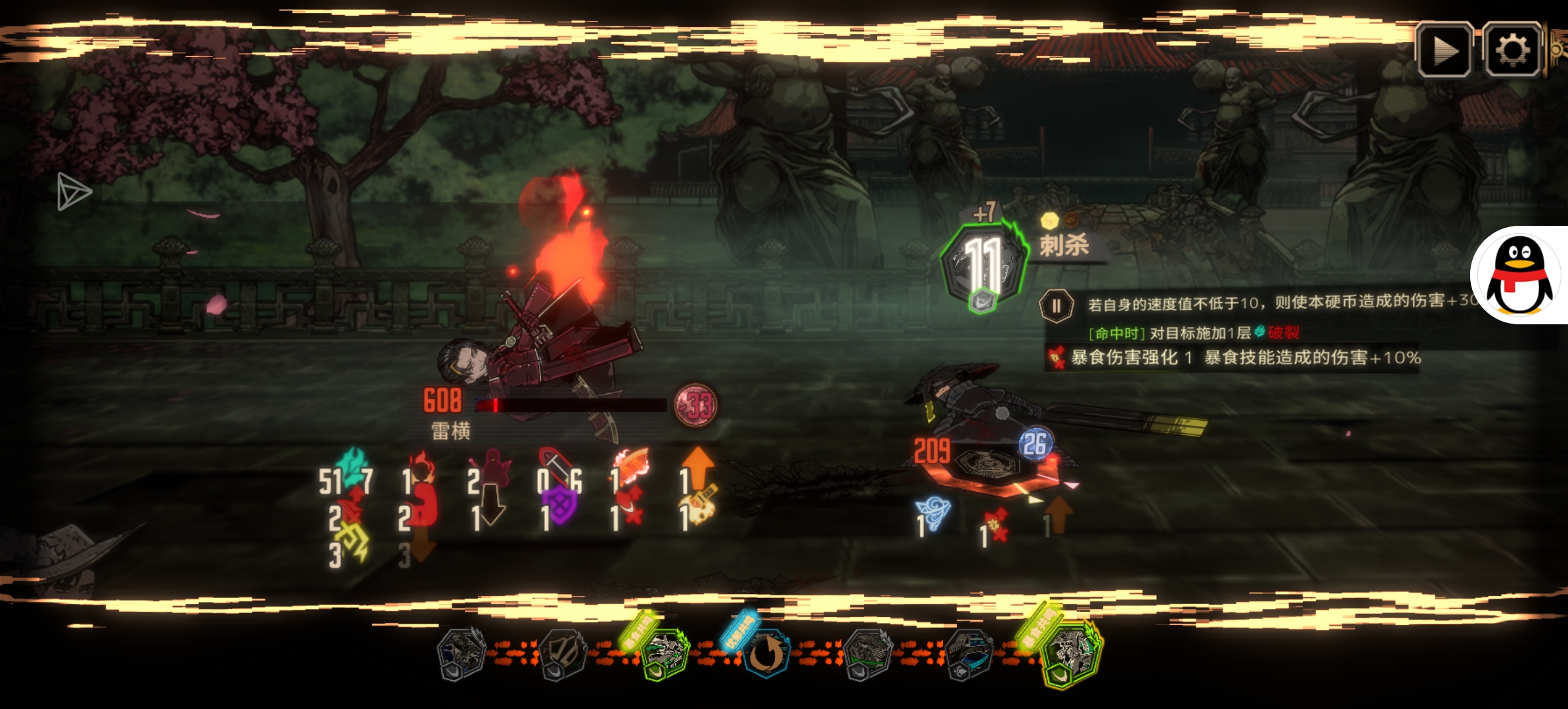The image size is (1568, 709).
Task: Inspect the blue swirl triangle status icon
Action: pyautogui.click(x=935, y=512)
